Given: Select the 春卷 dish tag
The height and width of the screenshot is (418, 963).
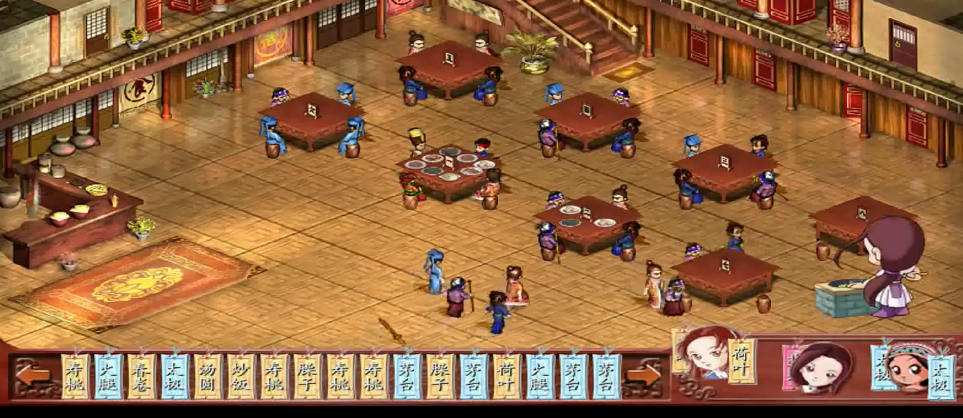Looking at the screenshot, I should coord(142,377).
